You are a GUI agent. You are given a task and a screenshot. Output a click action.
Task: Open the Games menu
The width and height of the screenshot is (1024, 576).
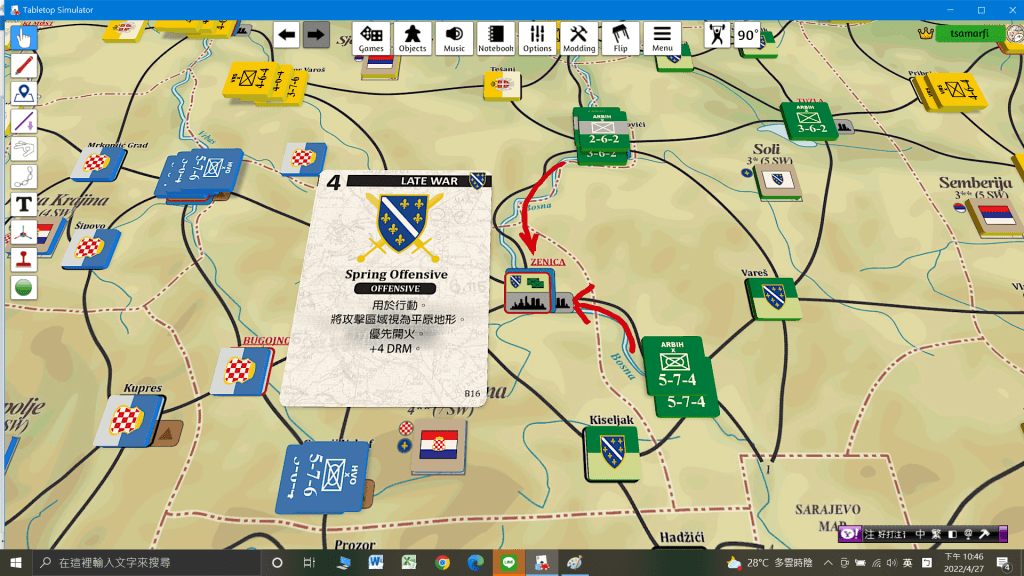(x=372, y=38)
